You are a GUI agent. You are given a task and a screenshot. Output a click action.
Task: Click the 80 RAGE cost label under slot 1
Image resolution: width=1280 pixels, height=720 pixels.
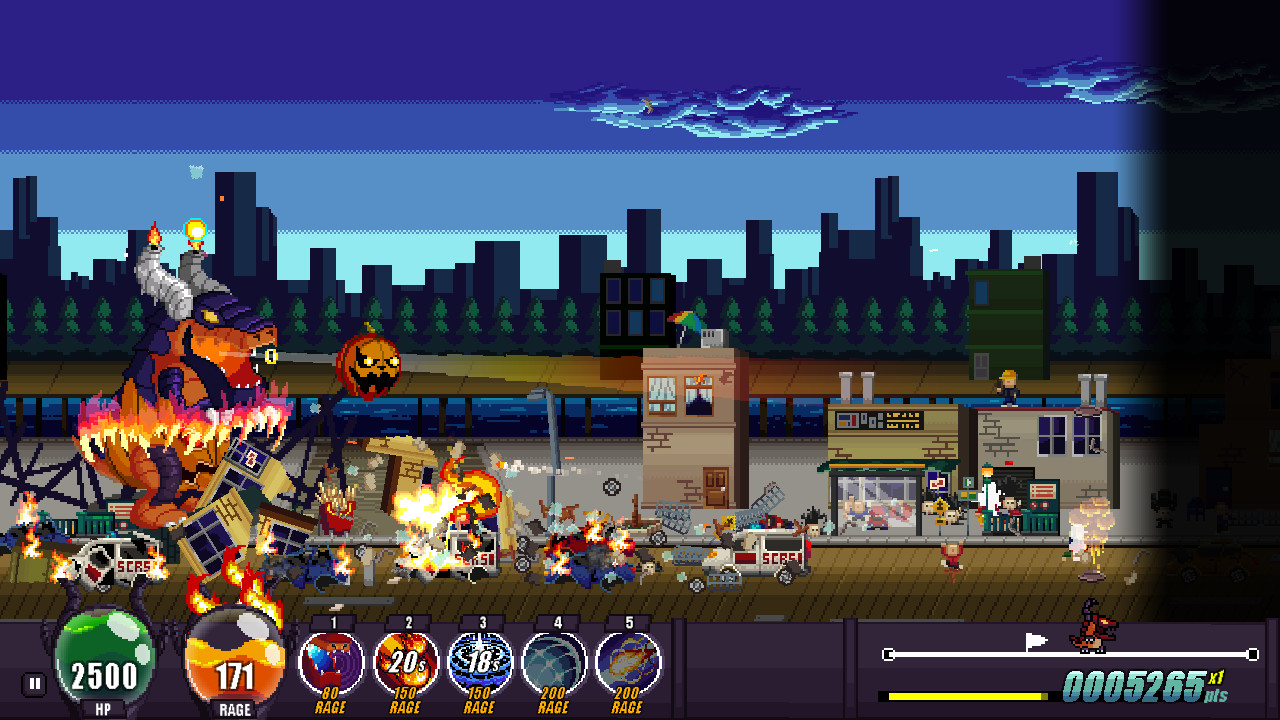coord(330,700)
